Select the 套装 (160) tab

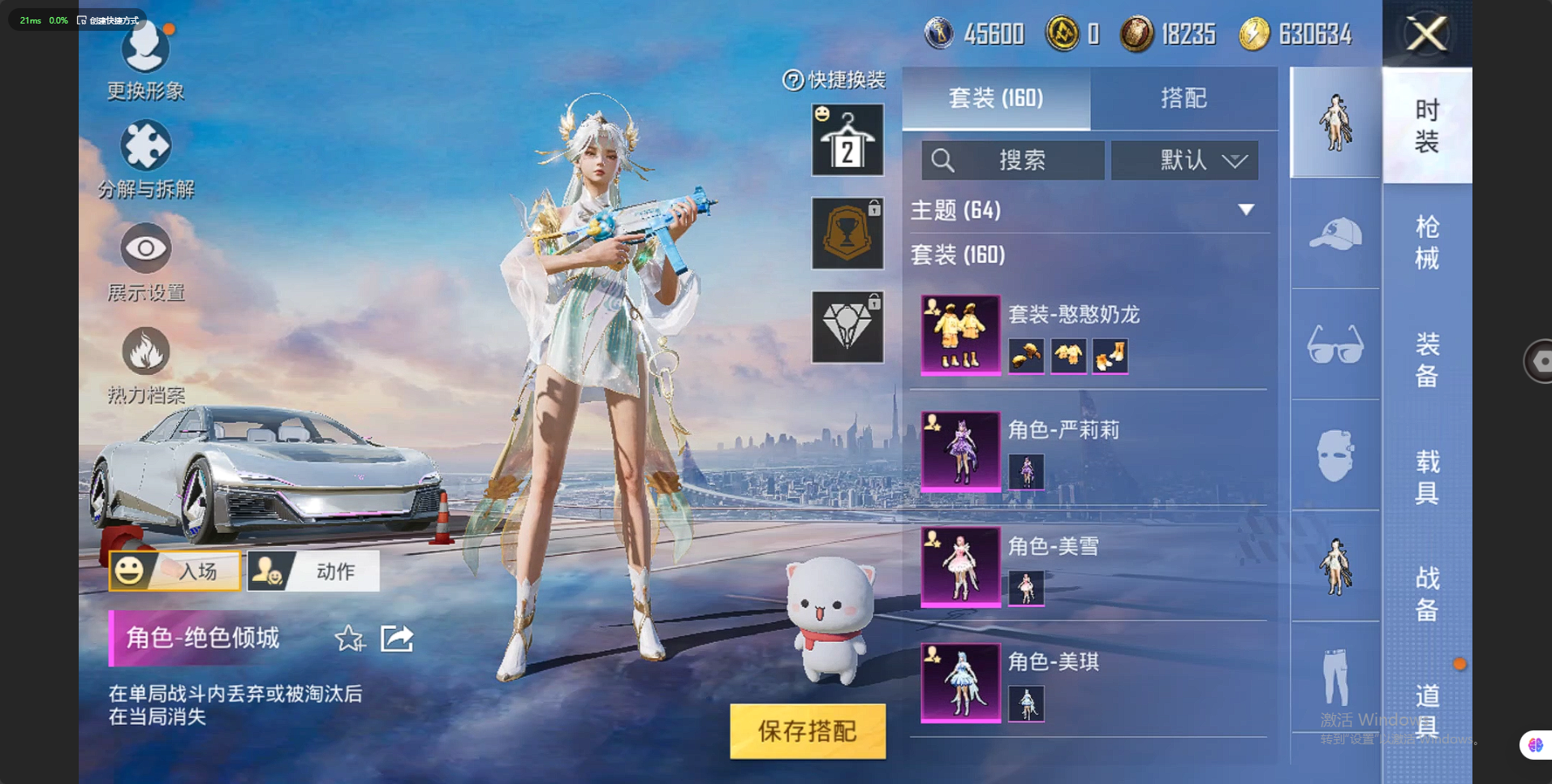996,98
